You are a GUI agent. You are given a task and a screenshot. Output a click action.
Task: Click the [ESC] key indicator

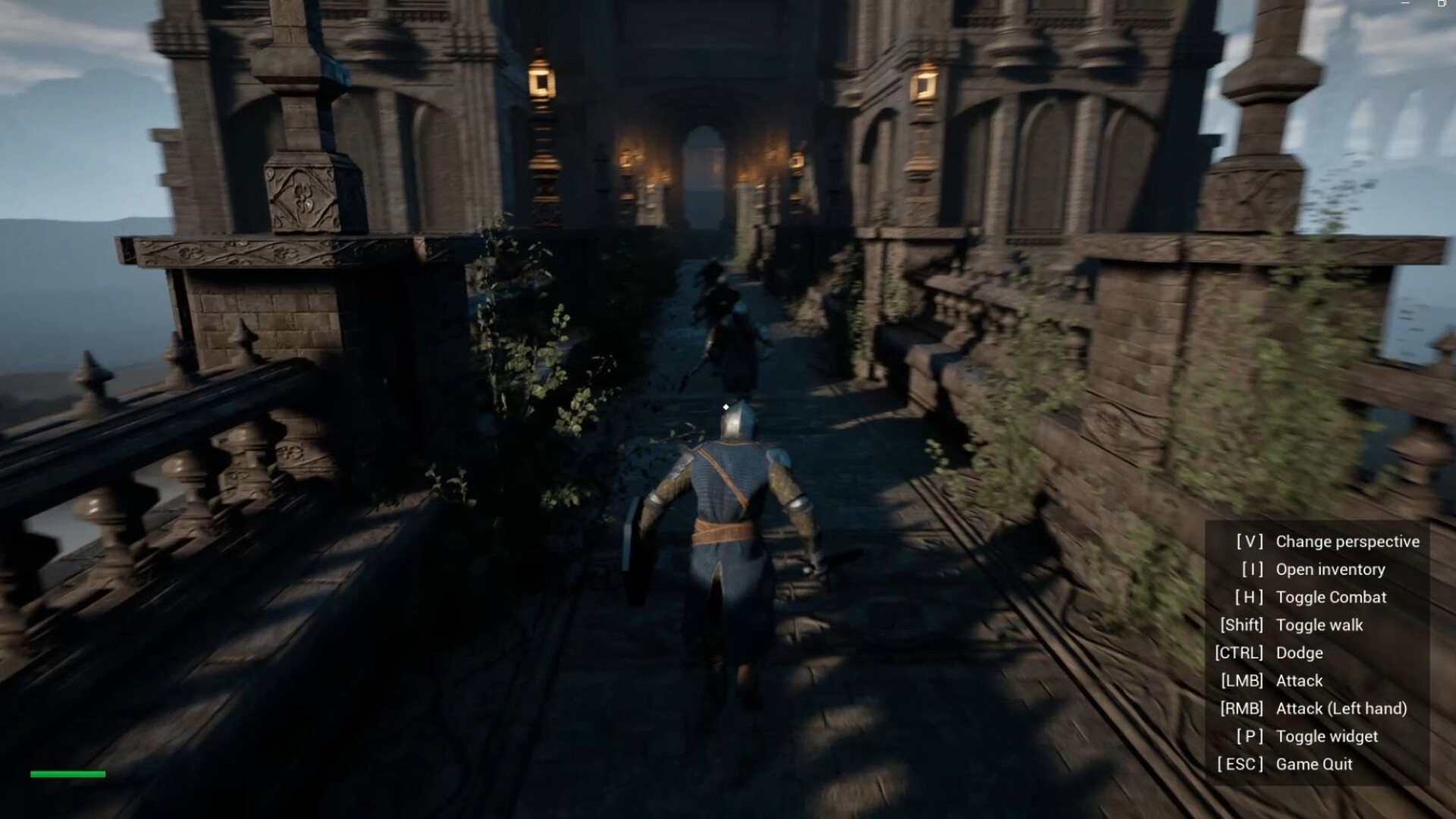pyautogui.click(x=1239, y=764)
